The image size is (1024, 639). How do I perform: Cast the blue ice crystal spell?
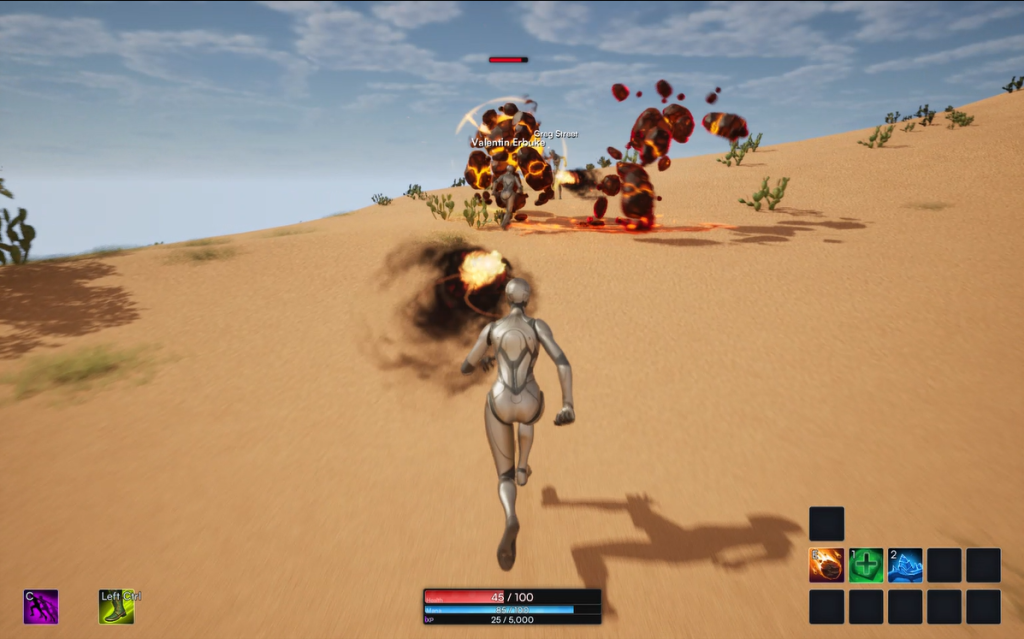[905, 565]
